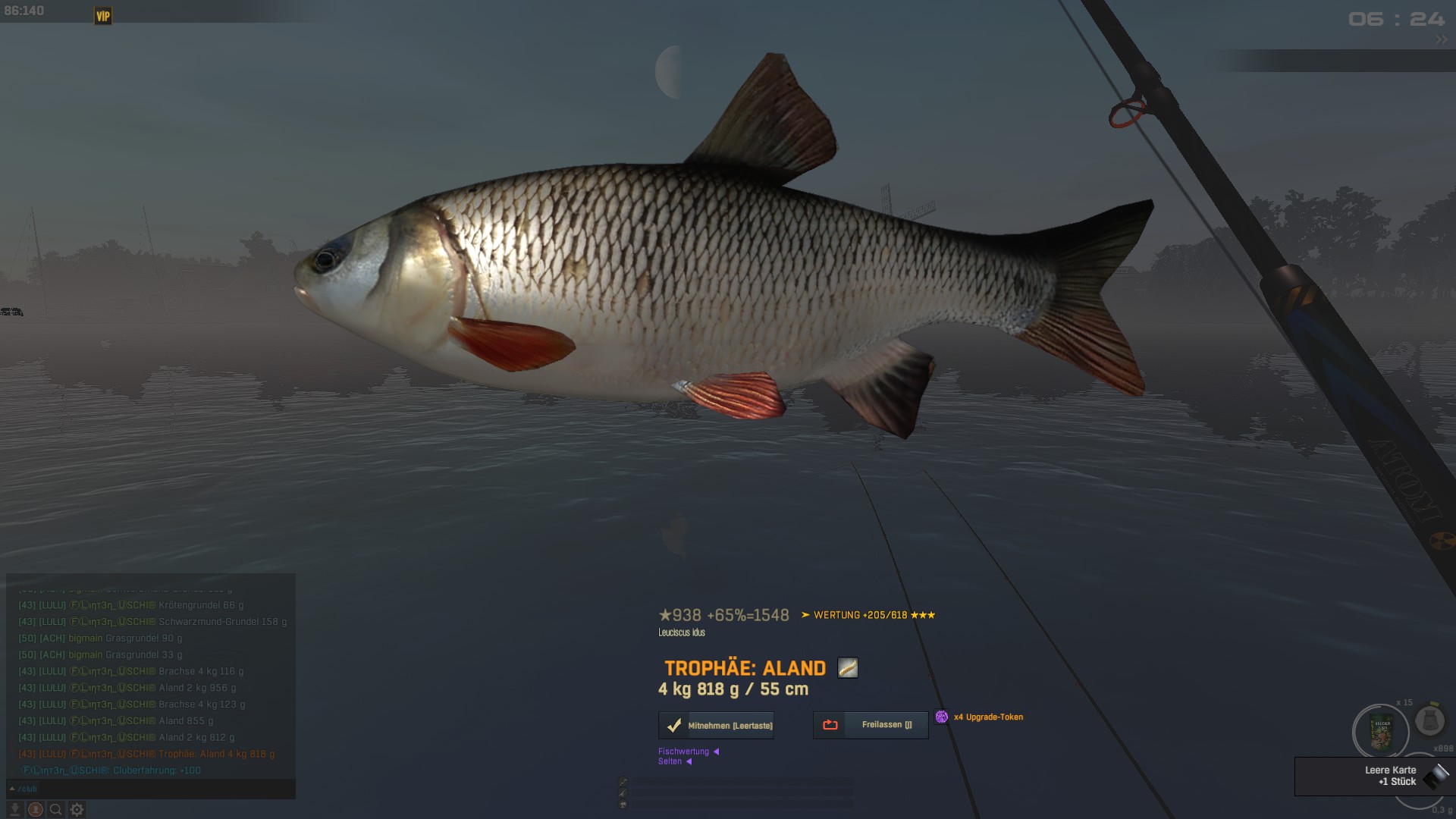Screen dimensions: 1456x819
Task: Click the VIP badge
Action: coord(103,16)
